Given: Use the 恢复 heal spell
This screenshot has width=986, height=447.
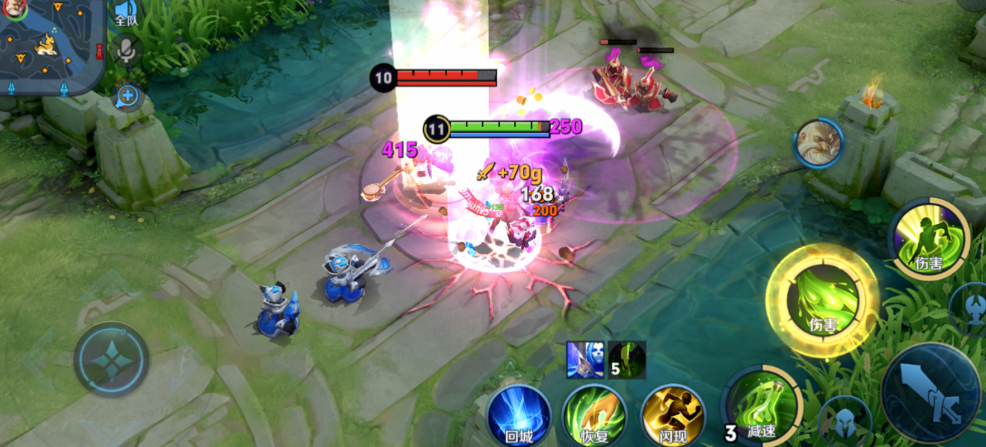Looking at the screenshot, I should click(x=595, y=414).
